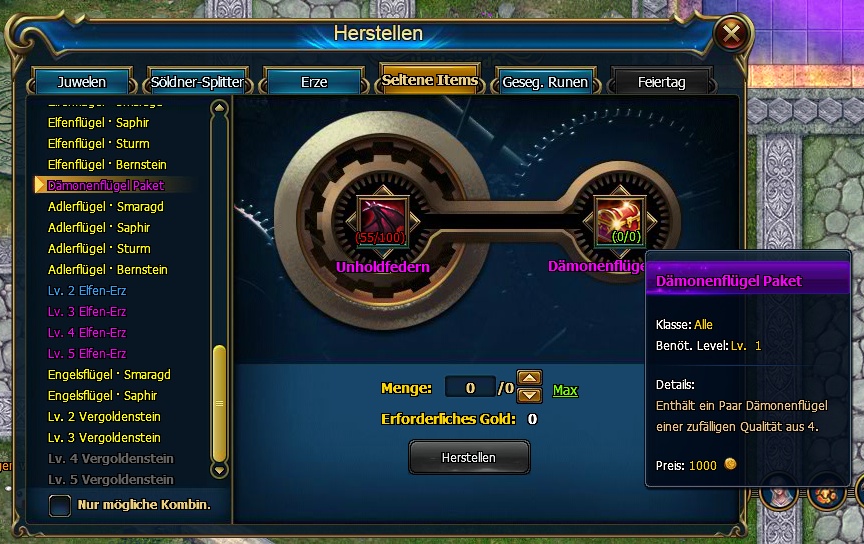
Task: Click the Dämonenflügel Paket result slot
Action: pyautogui.click(x=619, y=219)
